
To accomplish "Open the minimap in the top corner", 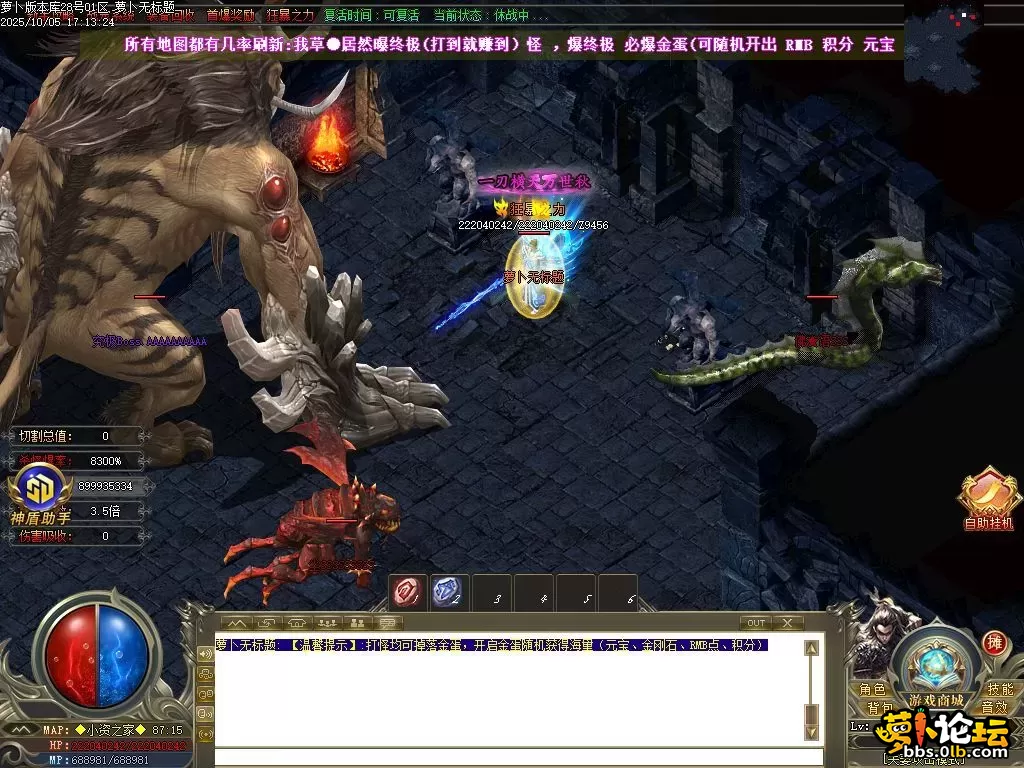I will (x=963, y=28).
